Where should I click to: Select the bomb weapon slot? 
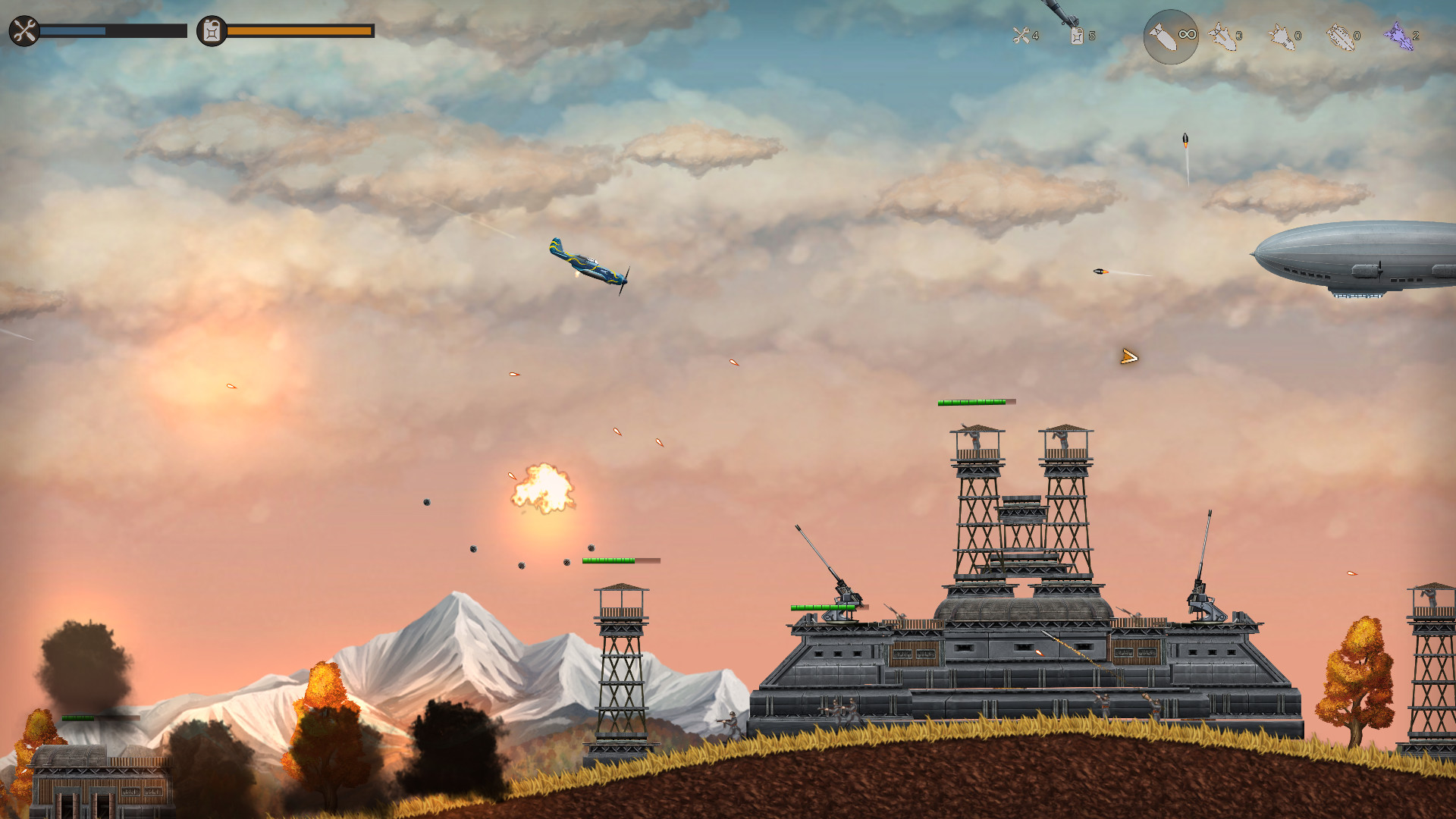pyautogui.click(x=1162, y=36)
